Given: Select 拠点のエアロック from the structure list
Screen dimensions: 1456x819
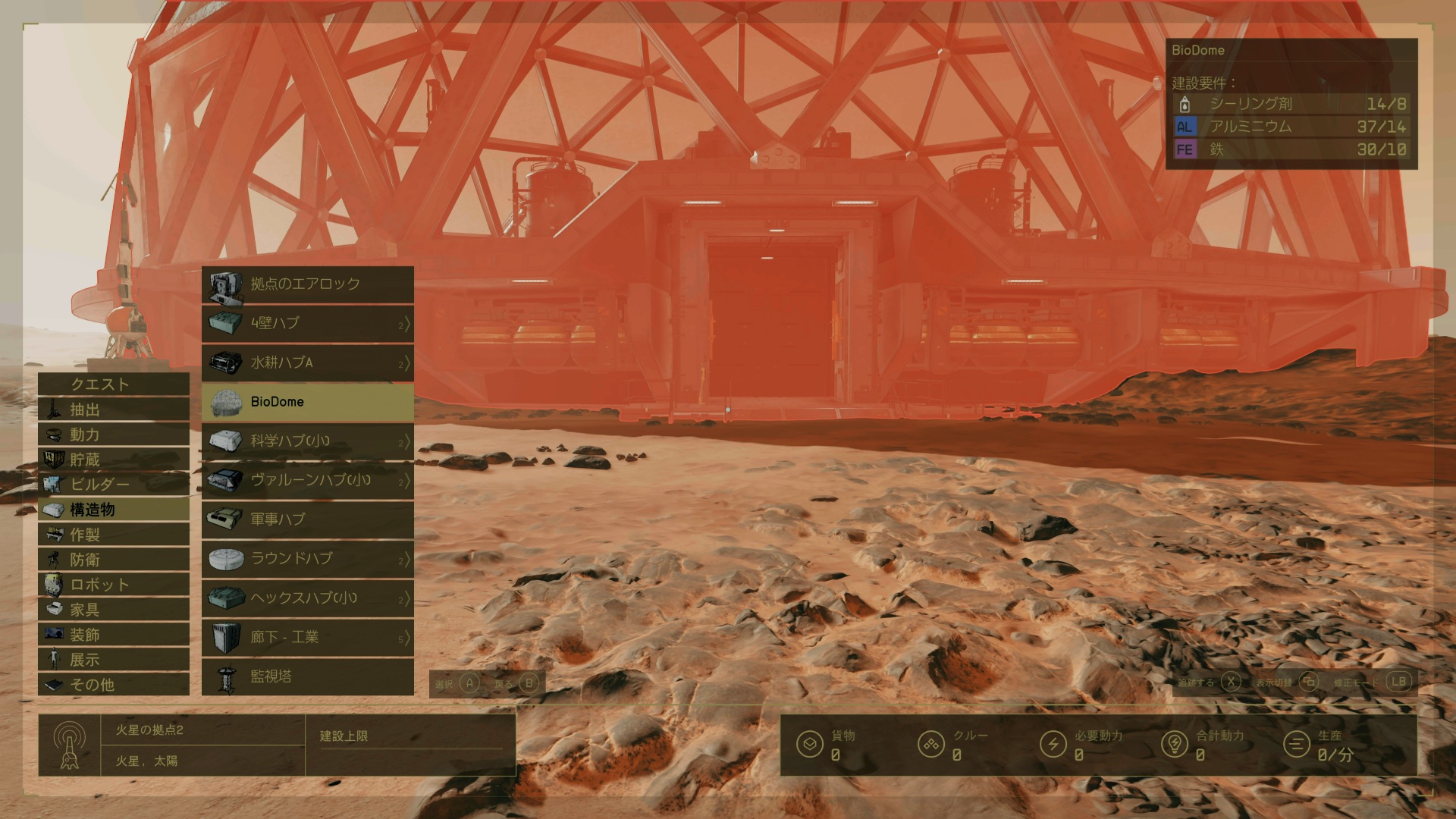Looking at the screenshot, I should [x=308, y=284].
